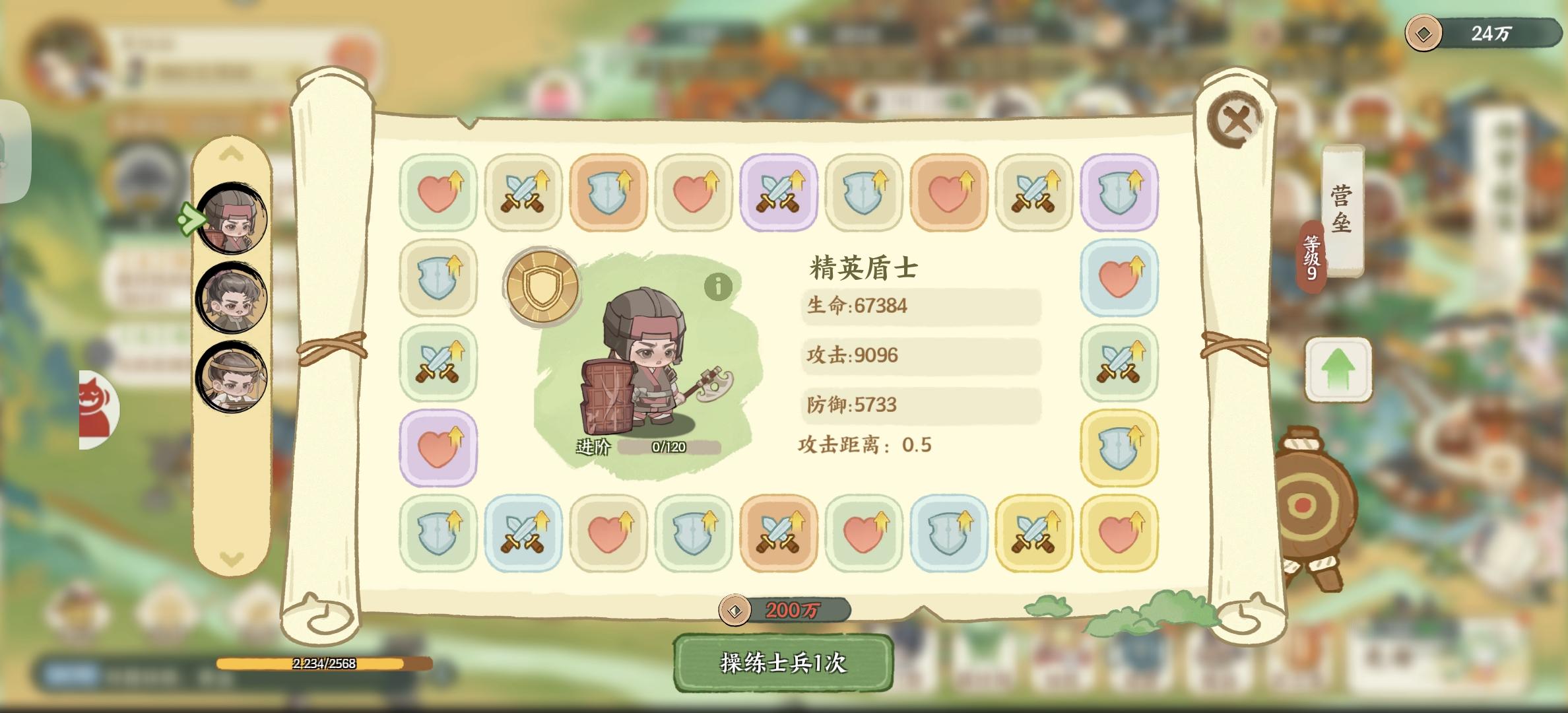This screenshot has height=713, width=1568.
Task: Select the third soldier portrait
Action: coord(232,383)
